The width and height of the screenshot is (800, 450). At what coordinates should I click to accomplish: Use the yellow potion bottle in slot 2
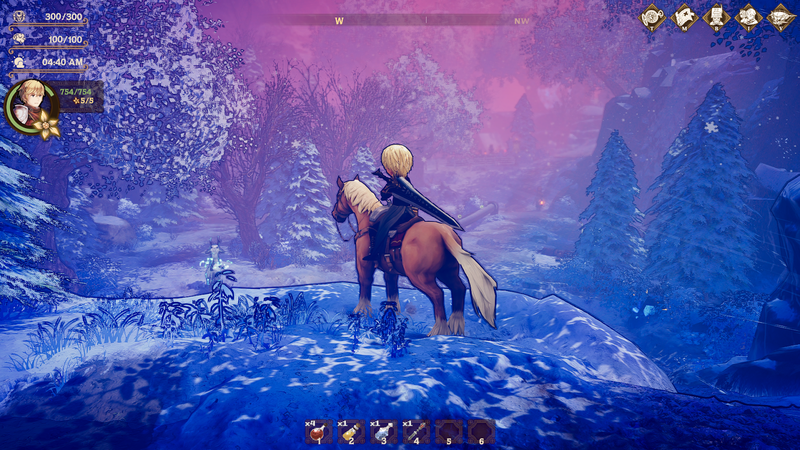click(x=352, y=431)
